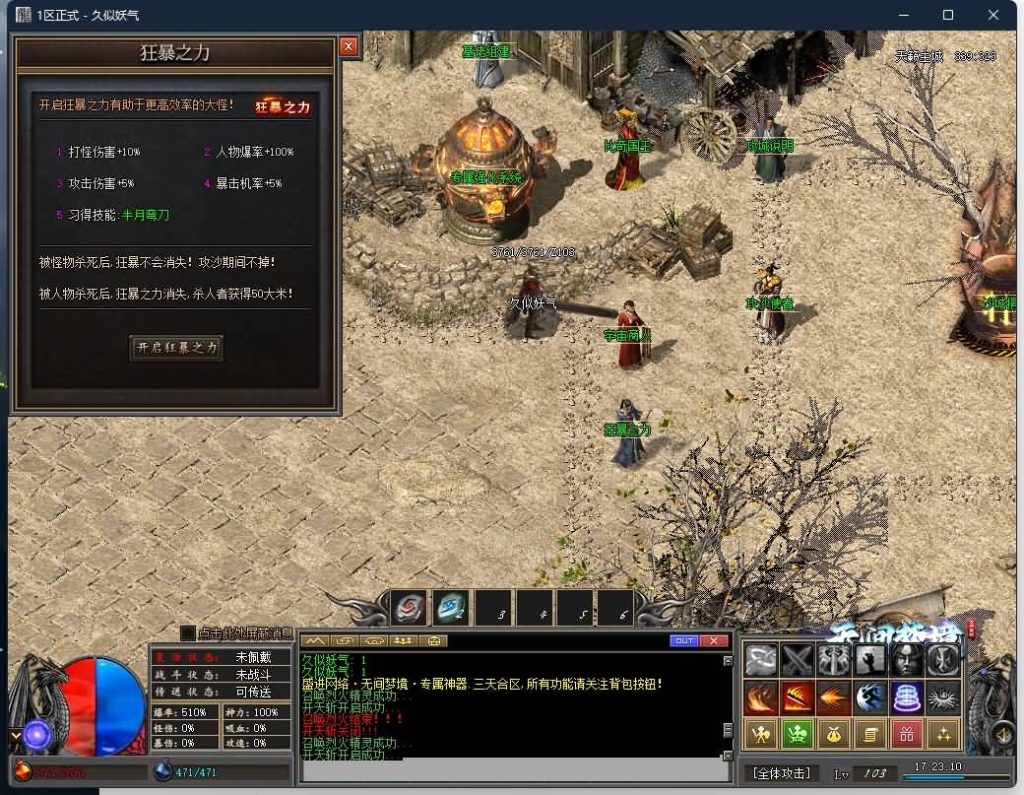Open the character panel with warrior icon
Image resolution: width=1024 pixels, height=795 pixels.
pyautogui.click(x=761, y=734)
